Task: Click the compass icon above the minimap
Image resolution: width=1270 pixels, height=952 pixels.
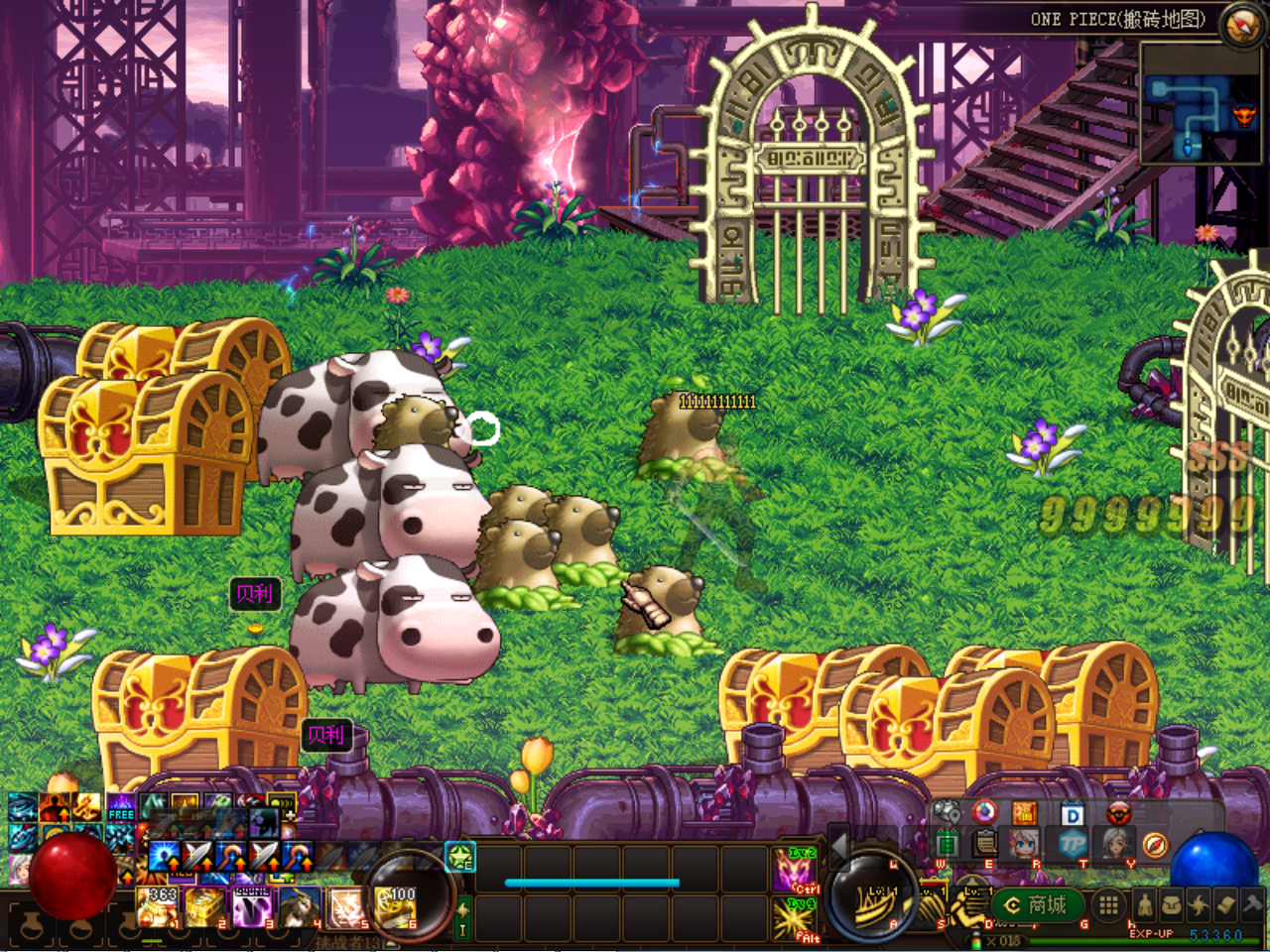Action: pyautogui.click(x=1241, y=25)
